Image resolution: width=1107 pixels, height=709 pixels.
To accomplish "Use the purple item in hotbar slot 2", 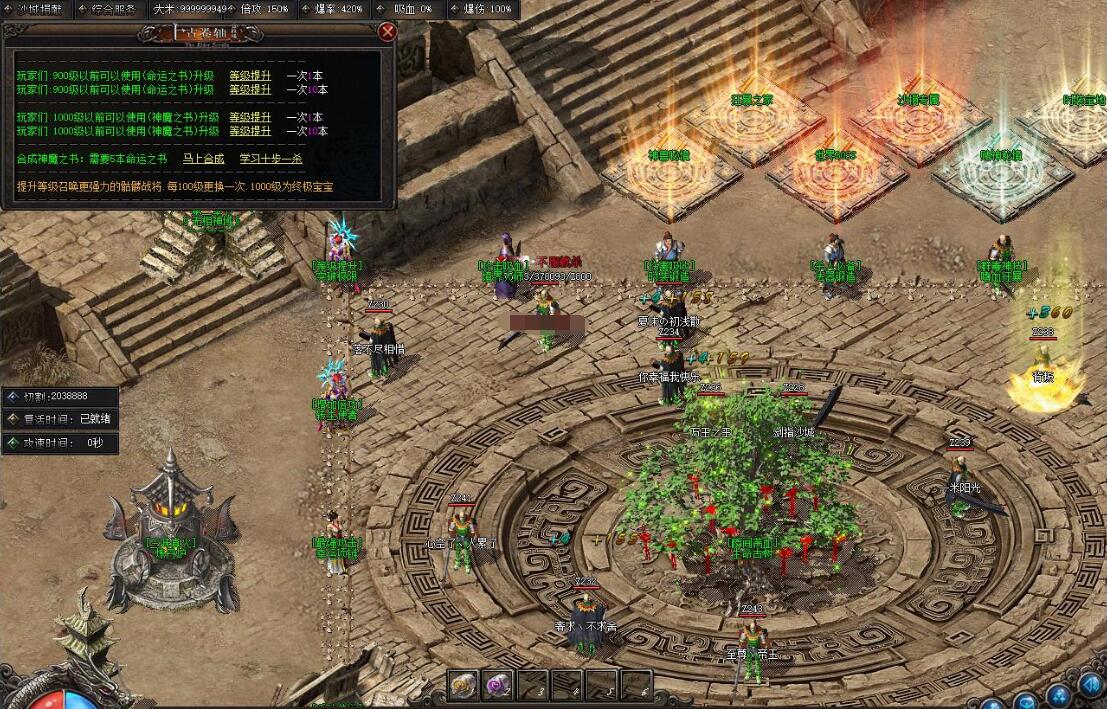I will [x=498, y=685].
